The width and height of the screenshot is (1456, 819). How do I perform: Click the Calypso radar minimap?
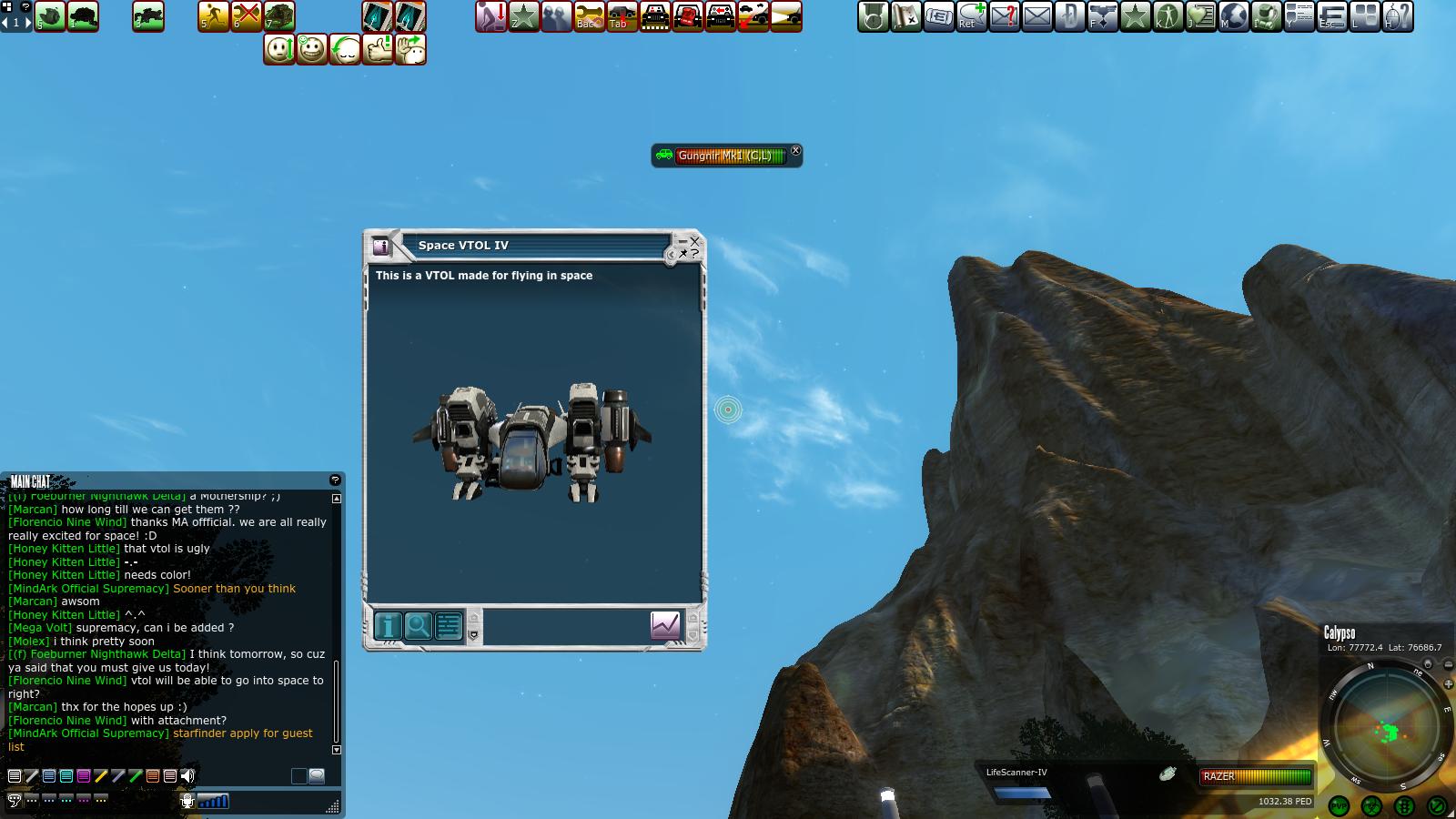click(1385, 728)
